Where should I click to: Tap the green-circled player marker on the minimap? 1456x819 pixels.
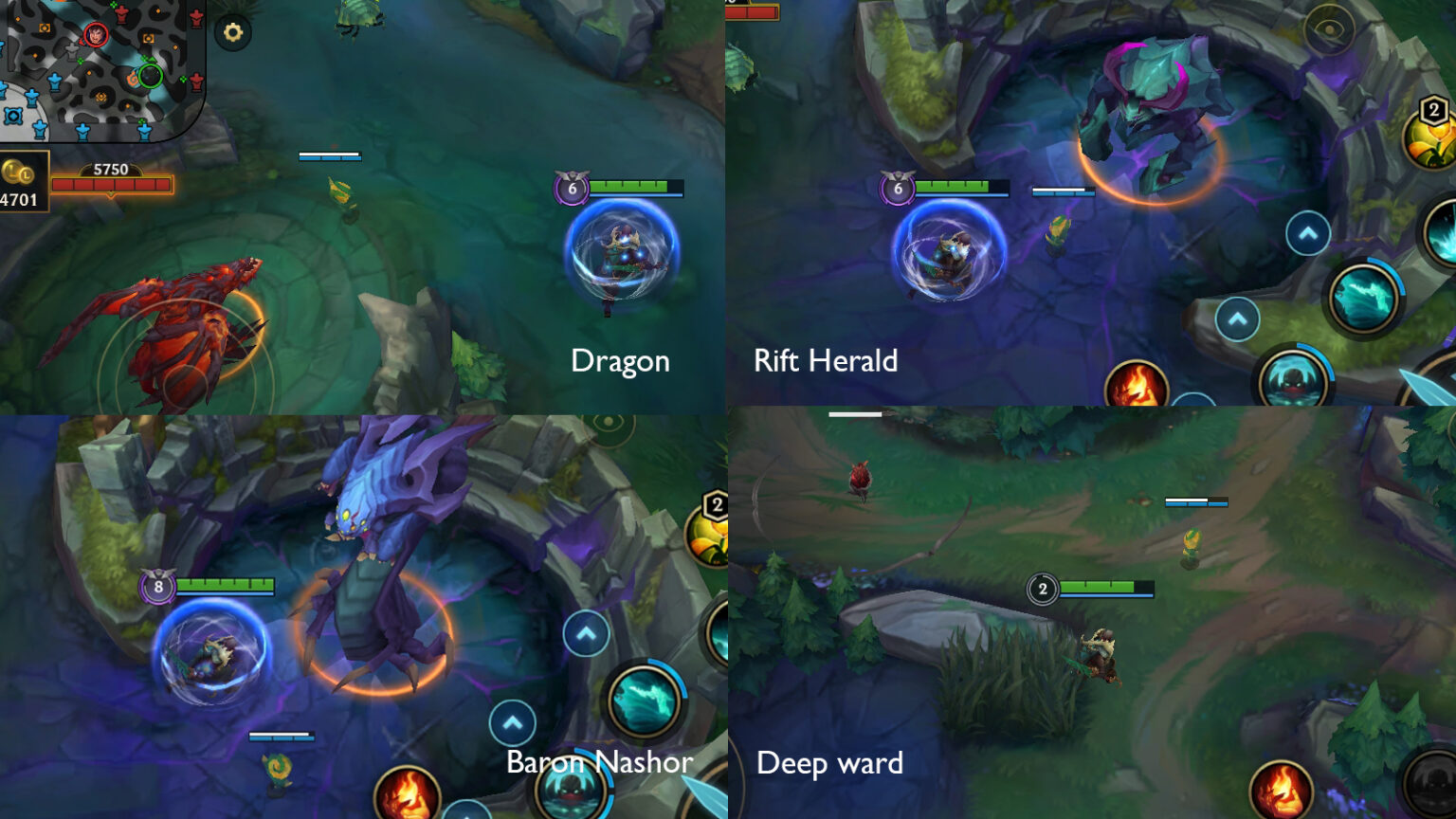pyautogui.click(x=150, y=76)
